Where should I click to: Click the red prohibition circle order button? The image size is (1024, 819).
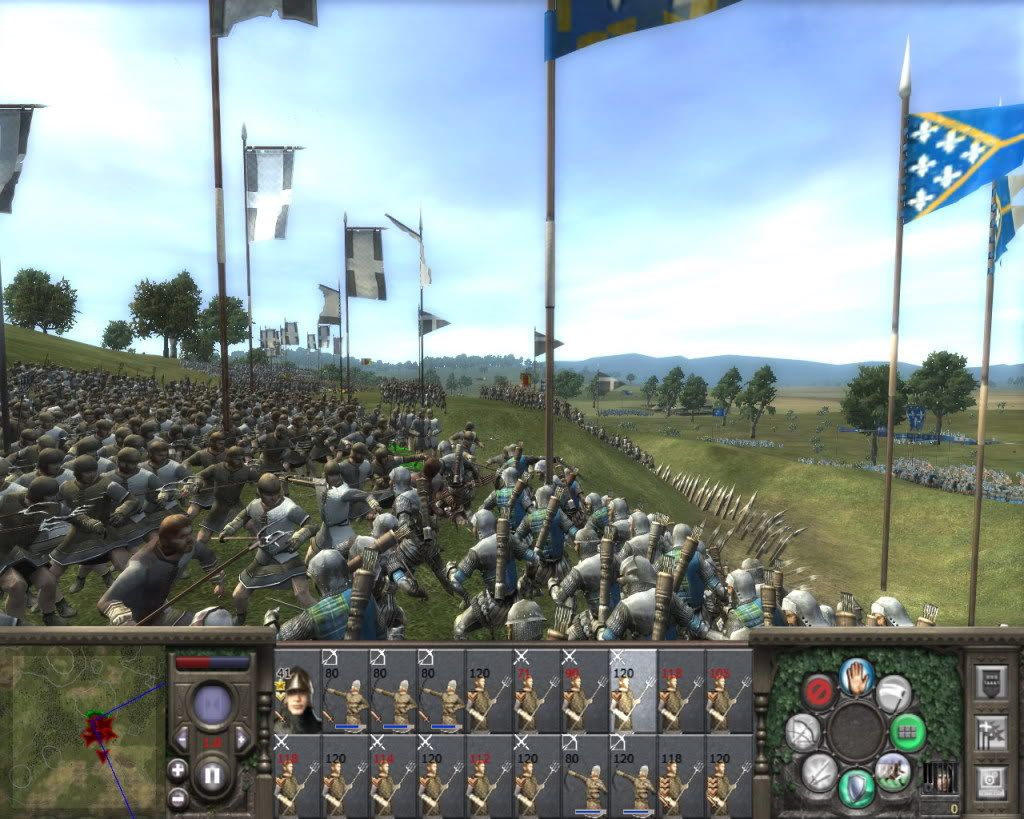pos(819,691)
